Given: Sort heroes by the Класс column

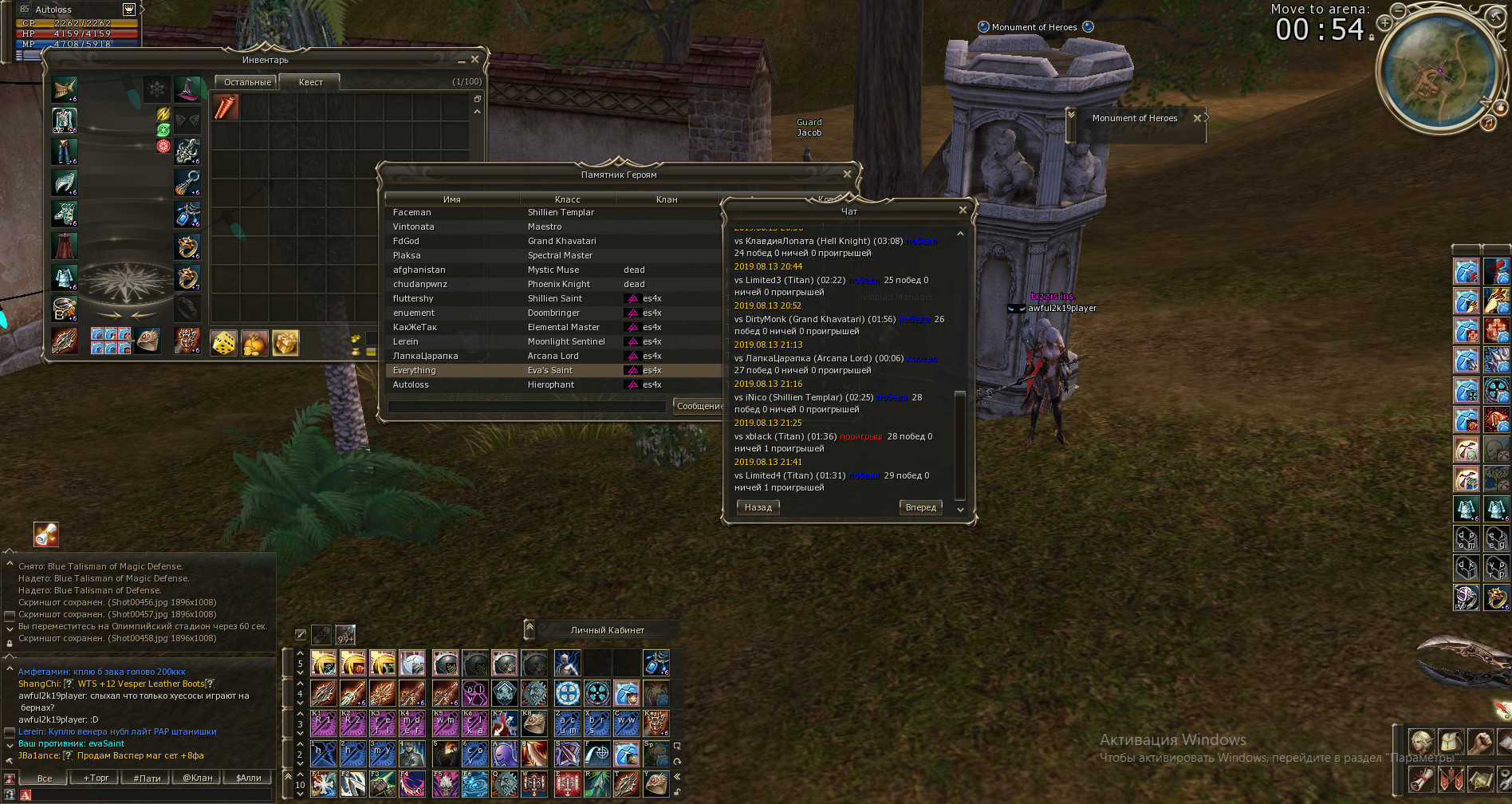Looking at the screenshot, I should [x=567, y=199].
